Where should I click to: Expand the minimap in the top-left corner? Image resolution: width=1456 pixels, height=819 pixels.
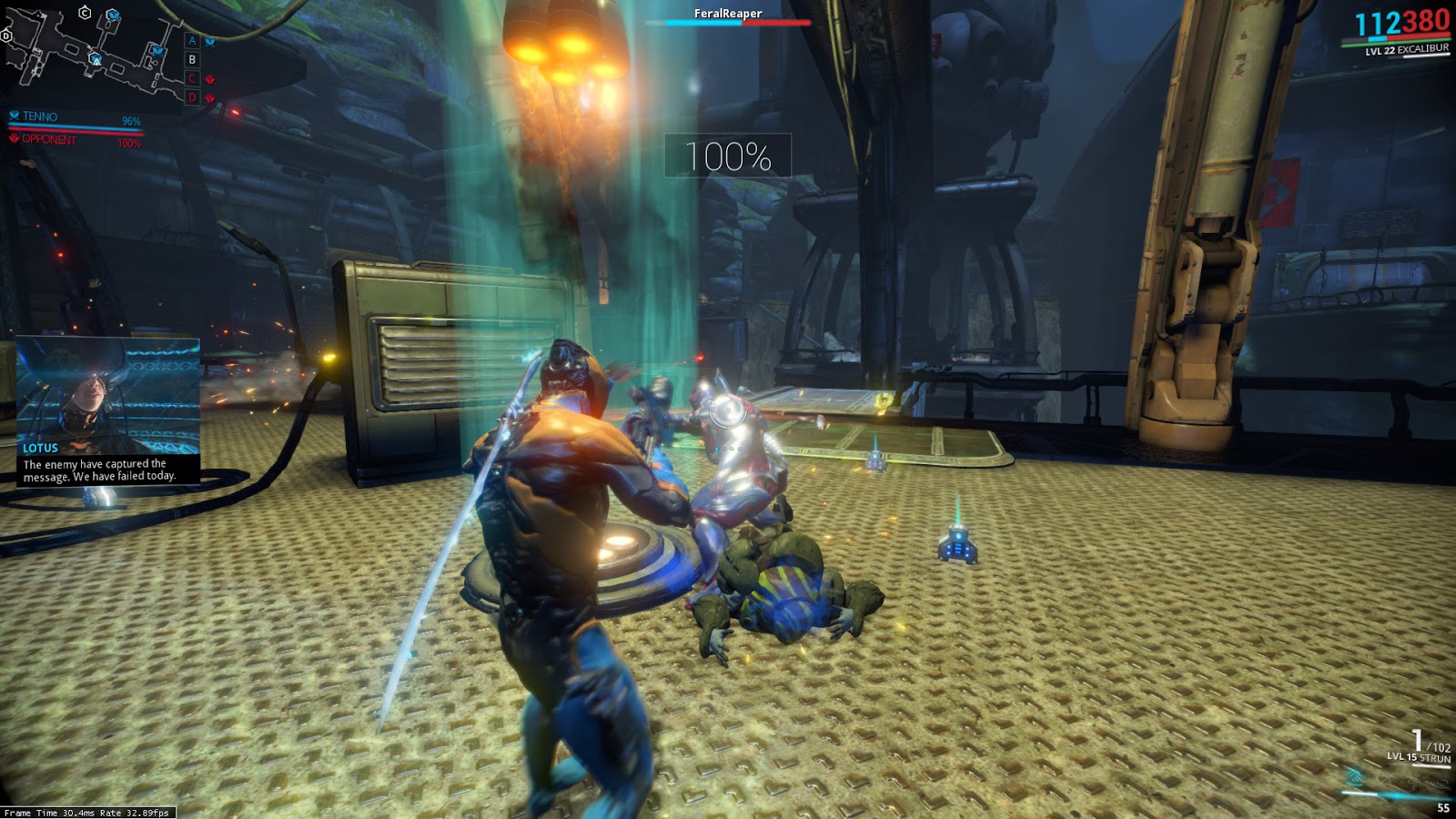click(91, 55)
